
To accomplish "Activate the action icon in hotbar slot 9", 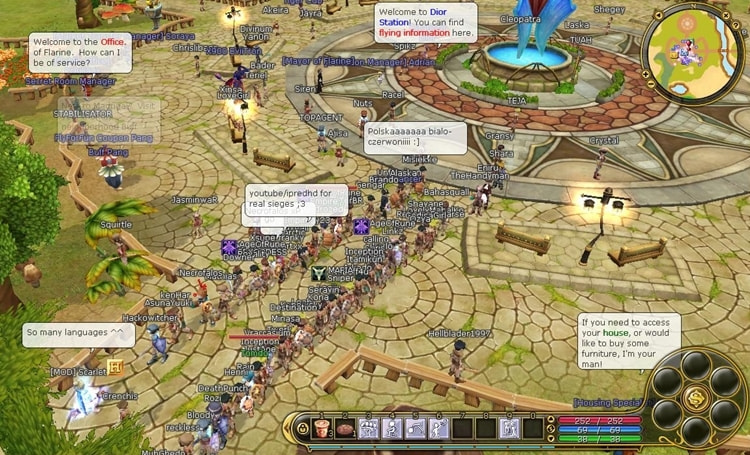I will click(509, 429).
